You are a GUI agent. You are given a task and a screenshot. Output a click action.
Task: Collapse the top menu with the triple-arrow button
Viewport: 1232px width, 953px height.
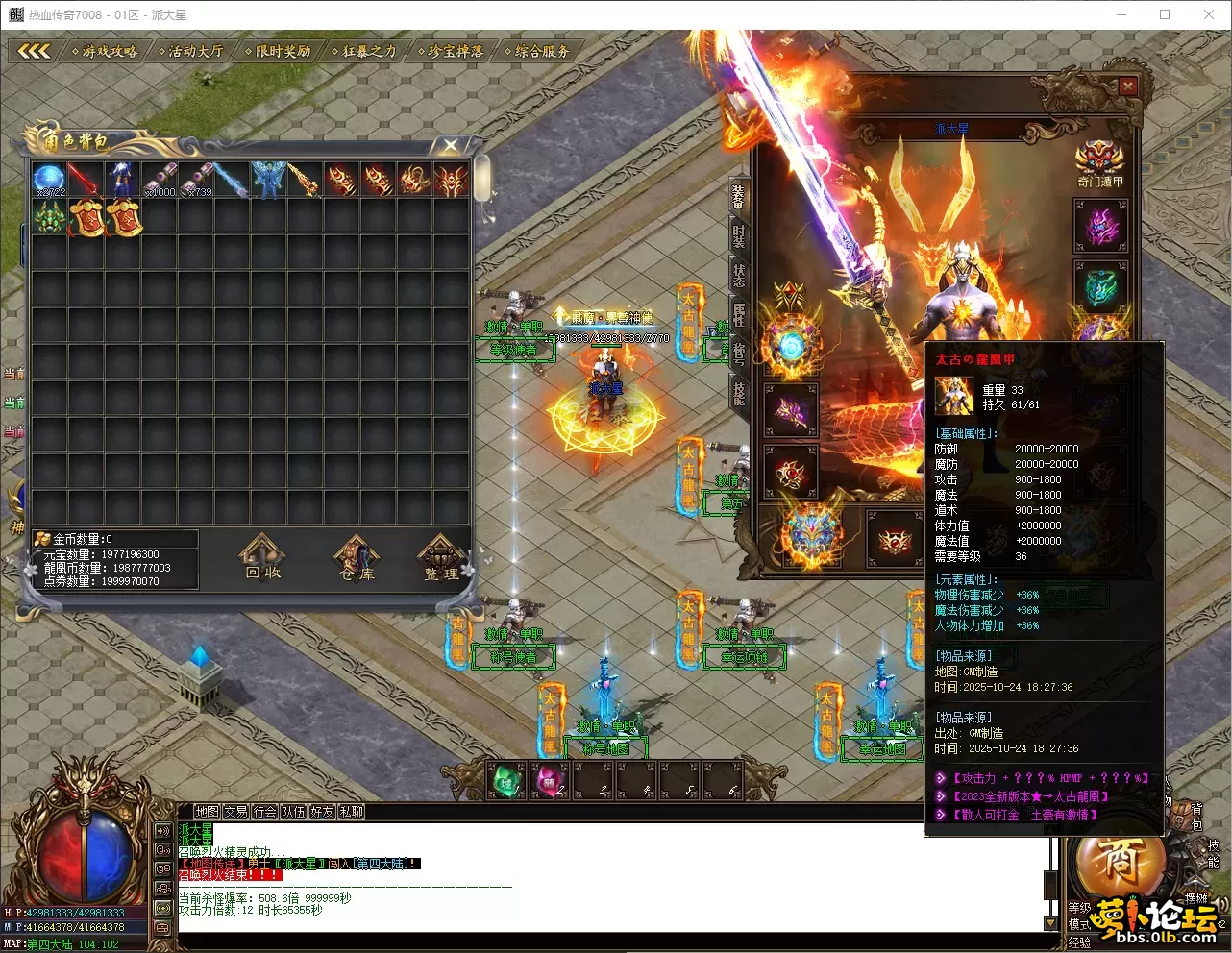[34, 51]
